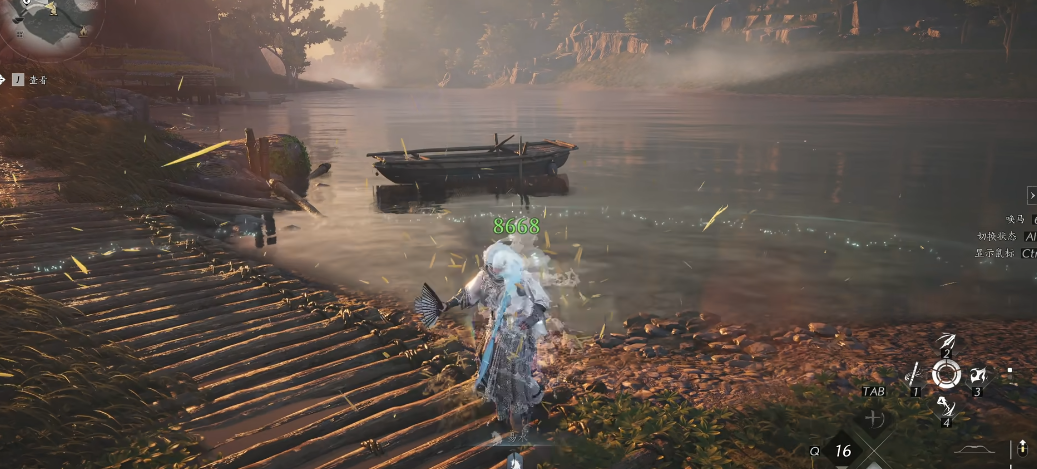Image resolution: width=1037 pixels, height=469 pixels.
Task: Collapse the key hints panel arrow
Action: click(x=1031, y=196)
